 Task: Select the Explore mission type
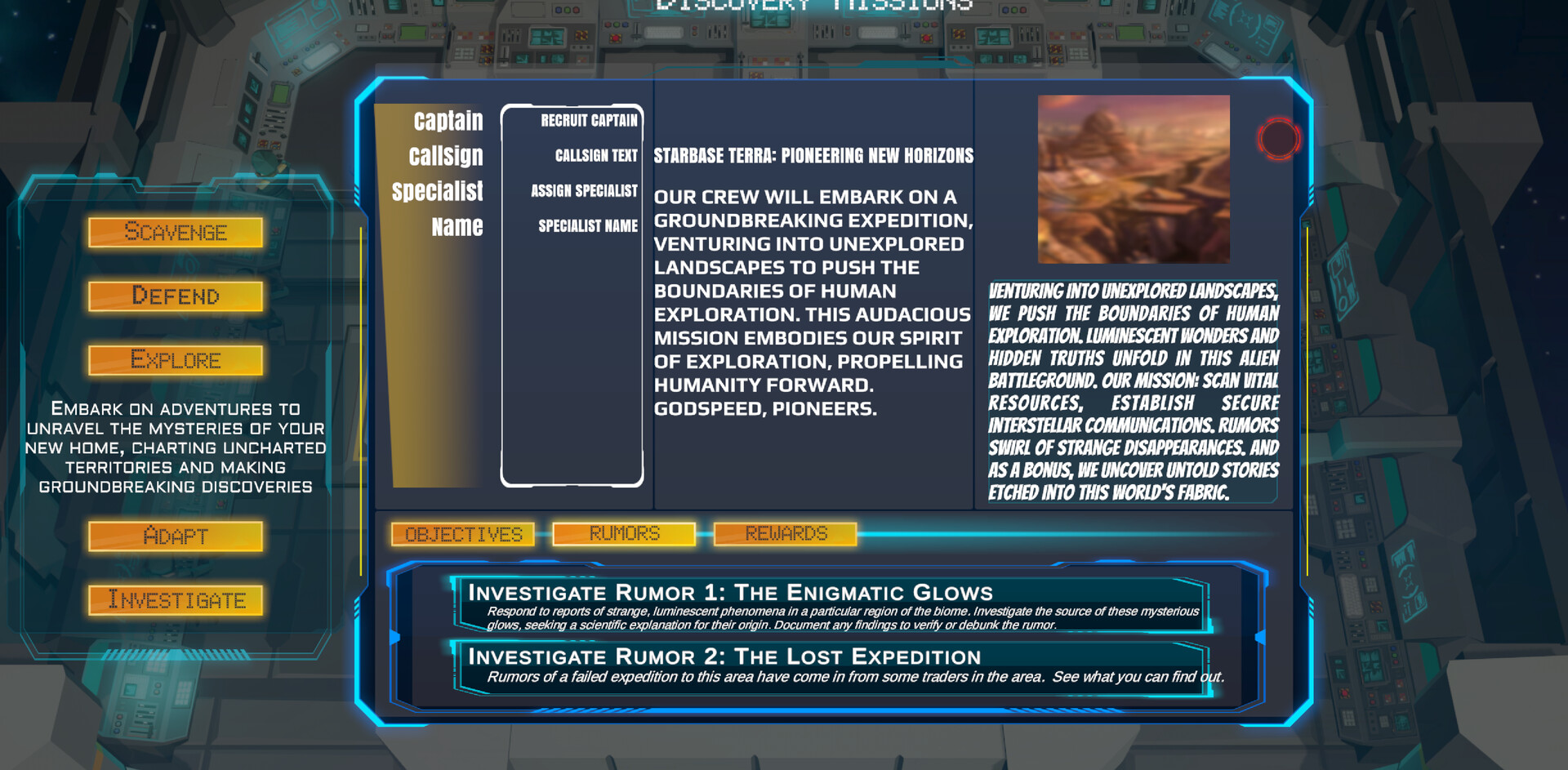(176, 359)
